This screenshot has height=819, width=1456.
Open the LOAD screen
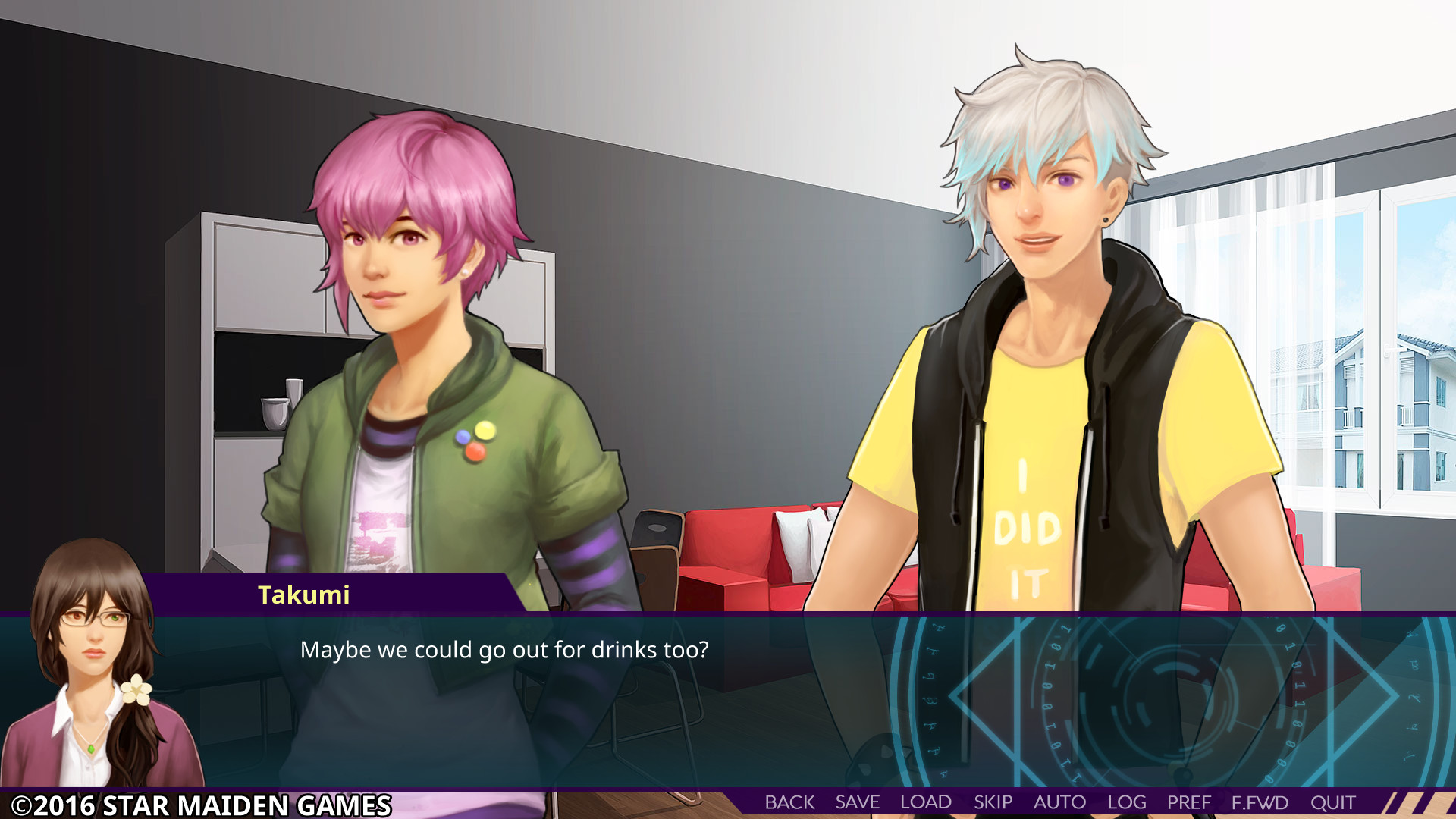[x=926, y=802]
